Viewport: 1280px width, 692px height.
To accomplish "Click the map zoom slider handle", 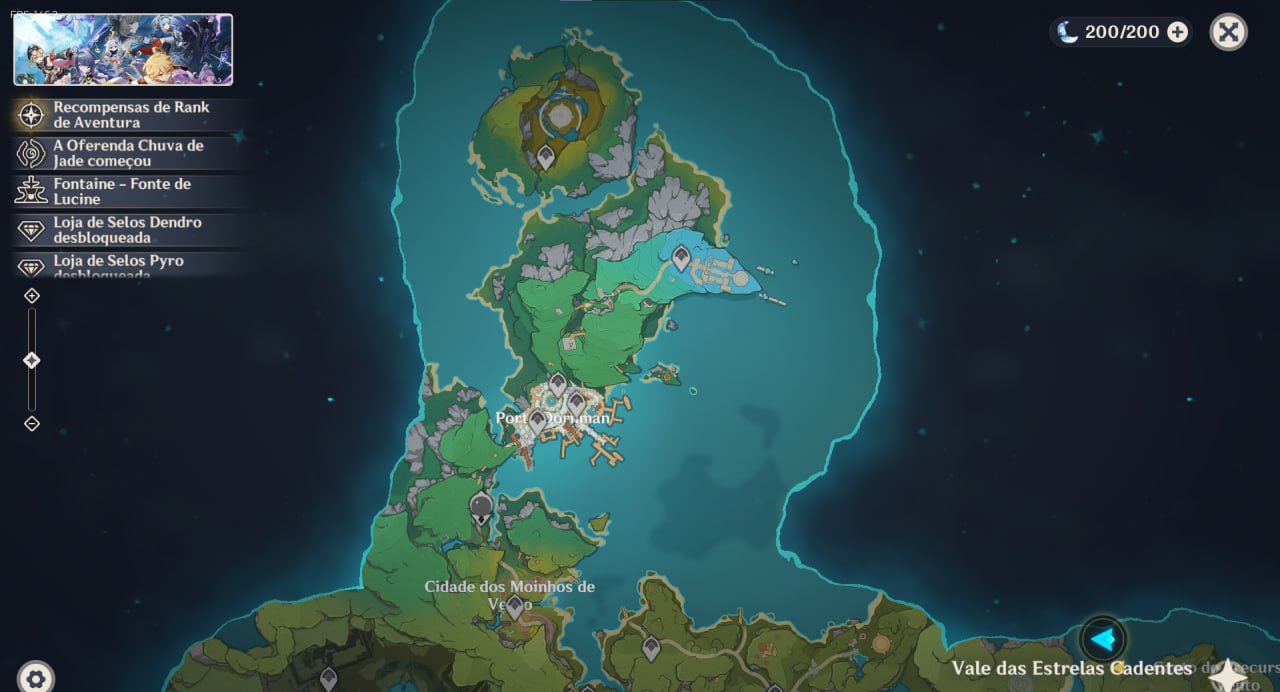I will point(32,360).
